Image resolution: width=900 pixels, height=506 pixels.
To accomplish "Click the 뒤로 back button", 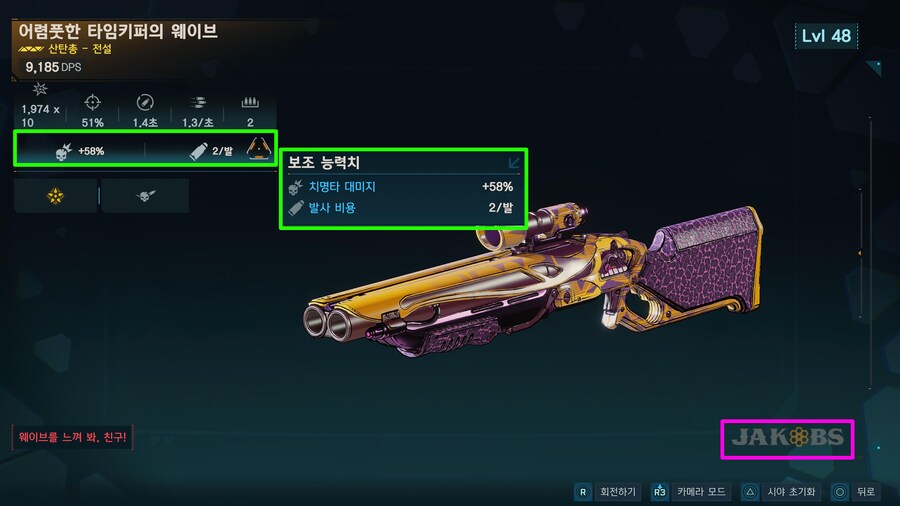I will [x=855, y=492].
